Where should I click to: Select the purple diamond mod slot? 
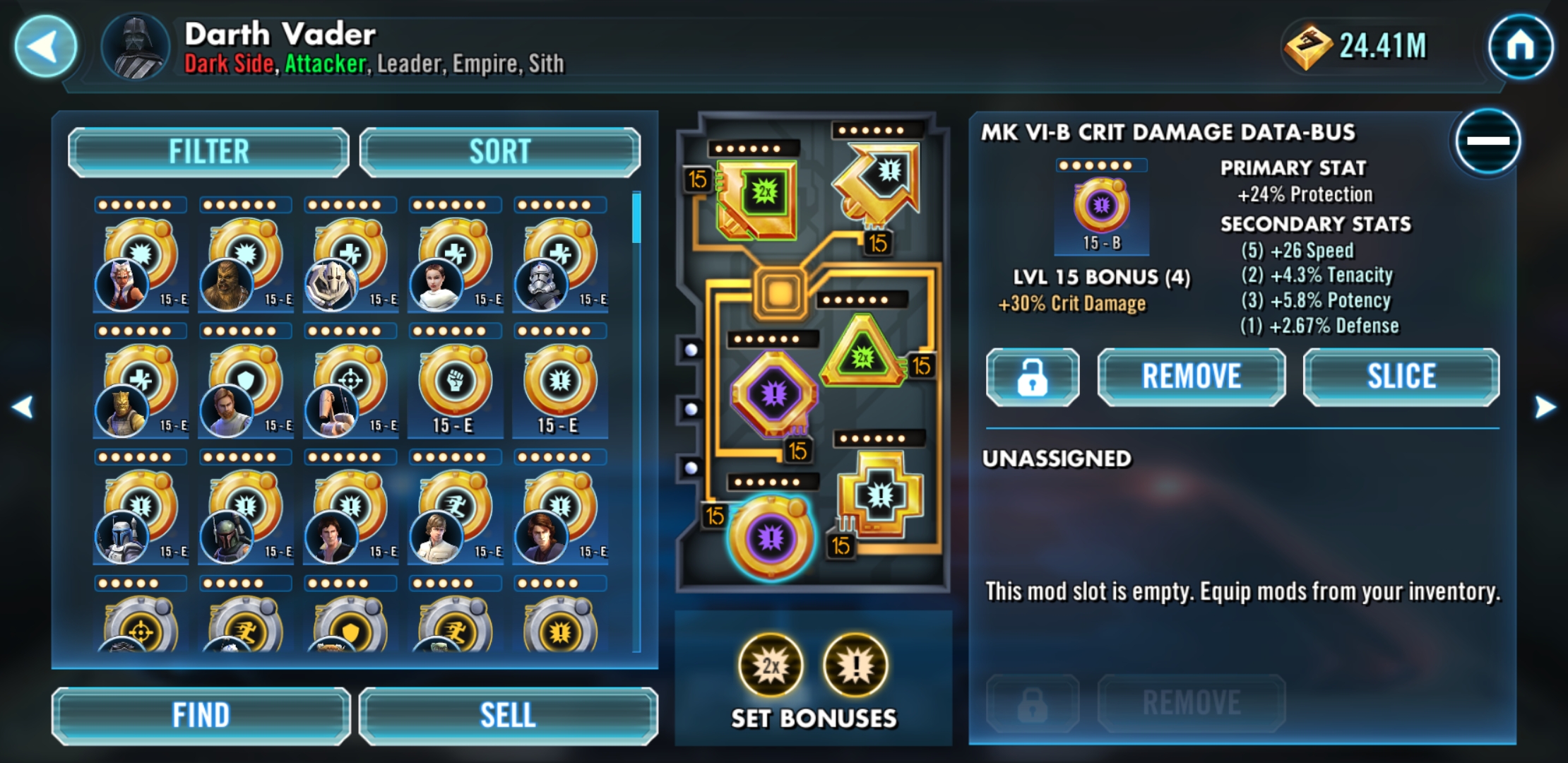773,392
